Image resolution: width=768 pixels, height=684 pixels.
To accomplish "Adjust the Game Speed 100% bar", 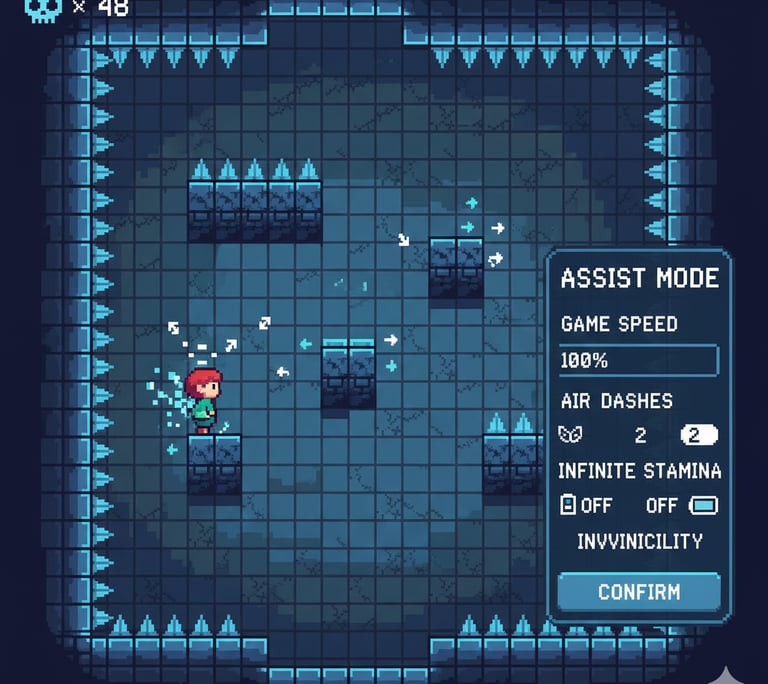I will (x=638, y=360).
